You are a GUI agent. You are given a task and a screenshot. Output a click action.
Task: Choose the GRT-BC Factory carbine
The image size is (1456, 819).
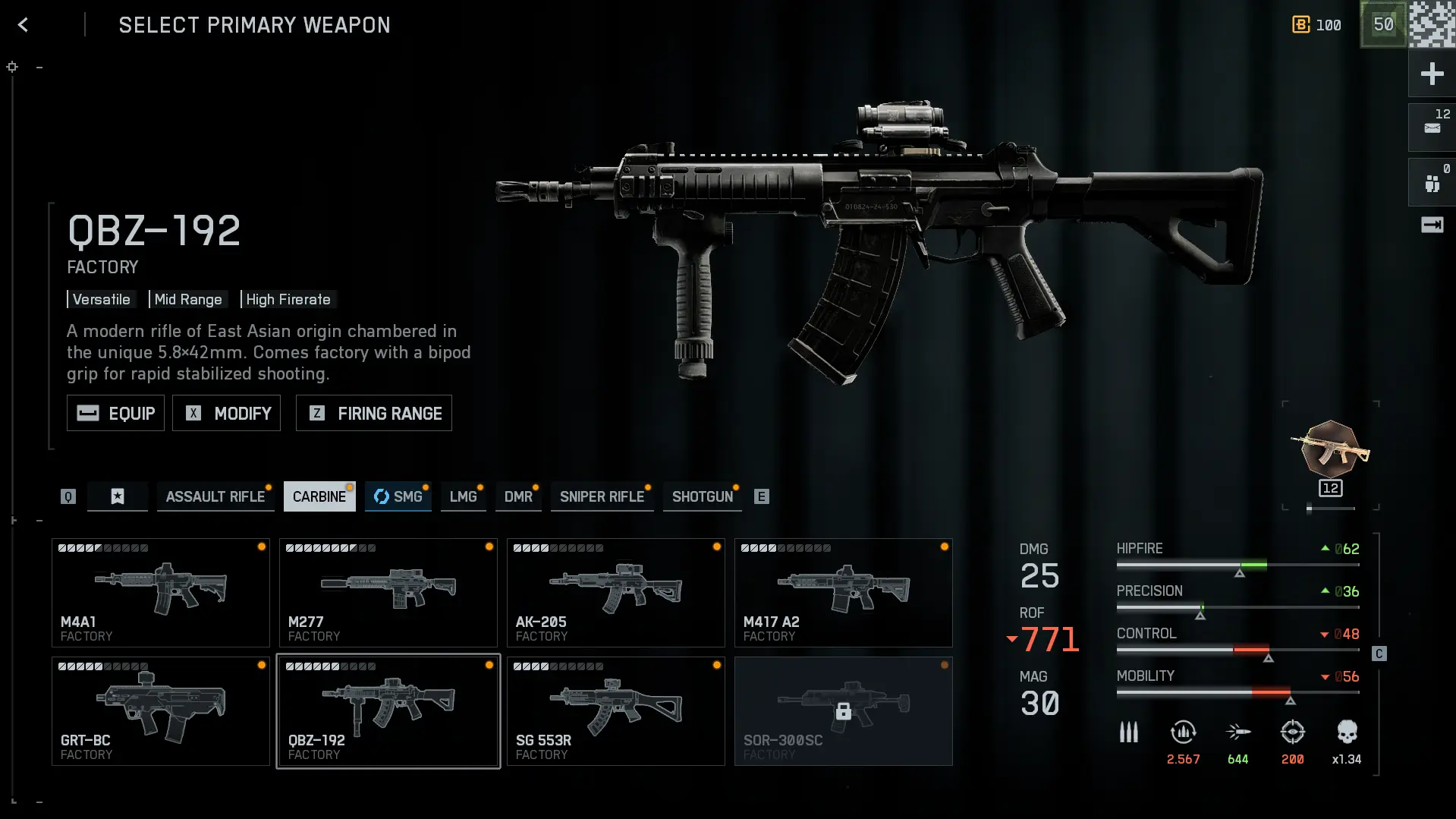coord(161,711)
